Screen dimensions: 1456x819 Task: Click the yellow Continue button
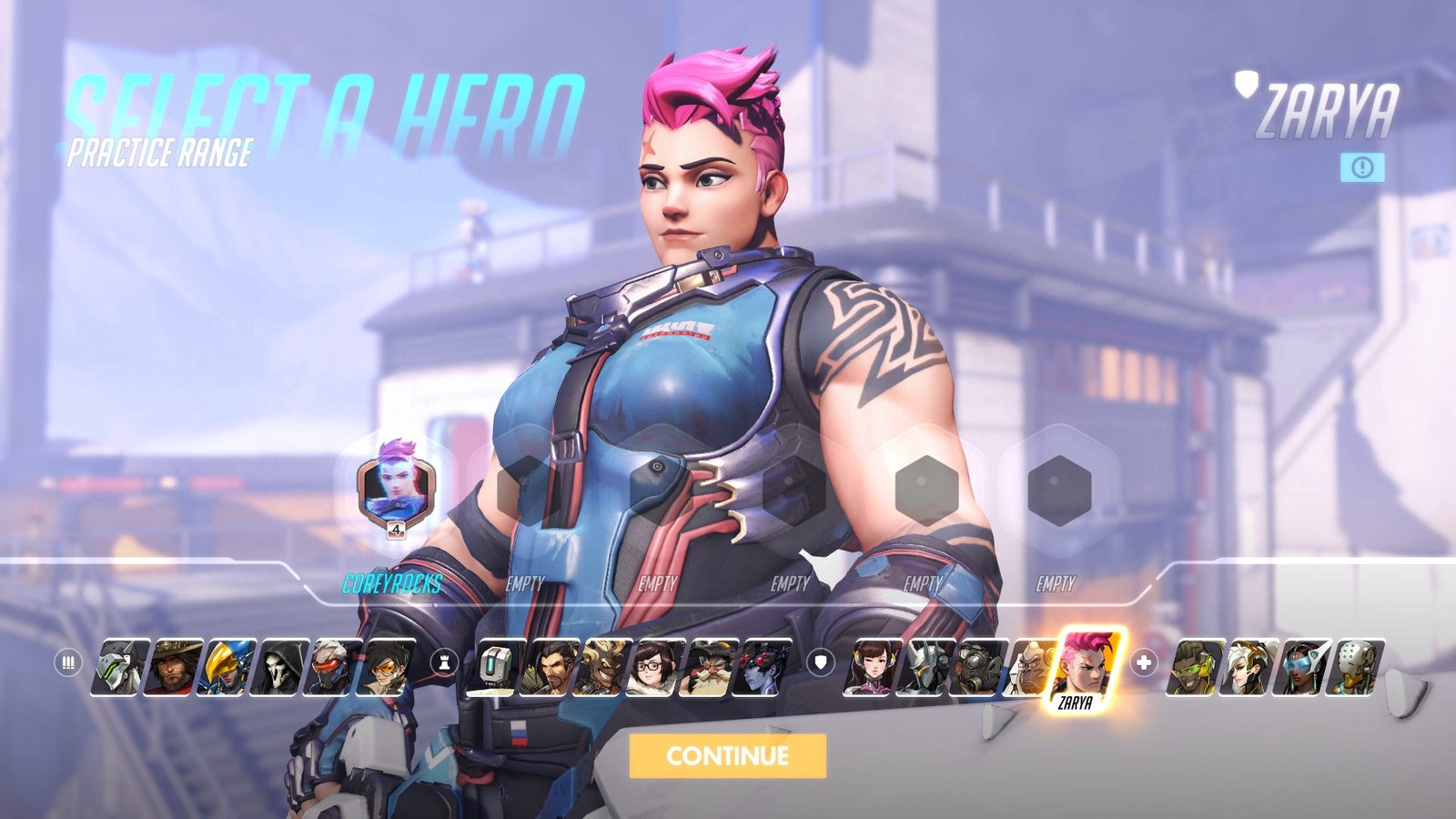[727, 755]
